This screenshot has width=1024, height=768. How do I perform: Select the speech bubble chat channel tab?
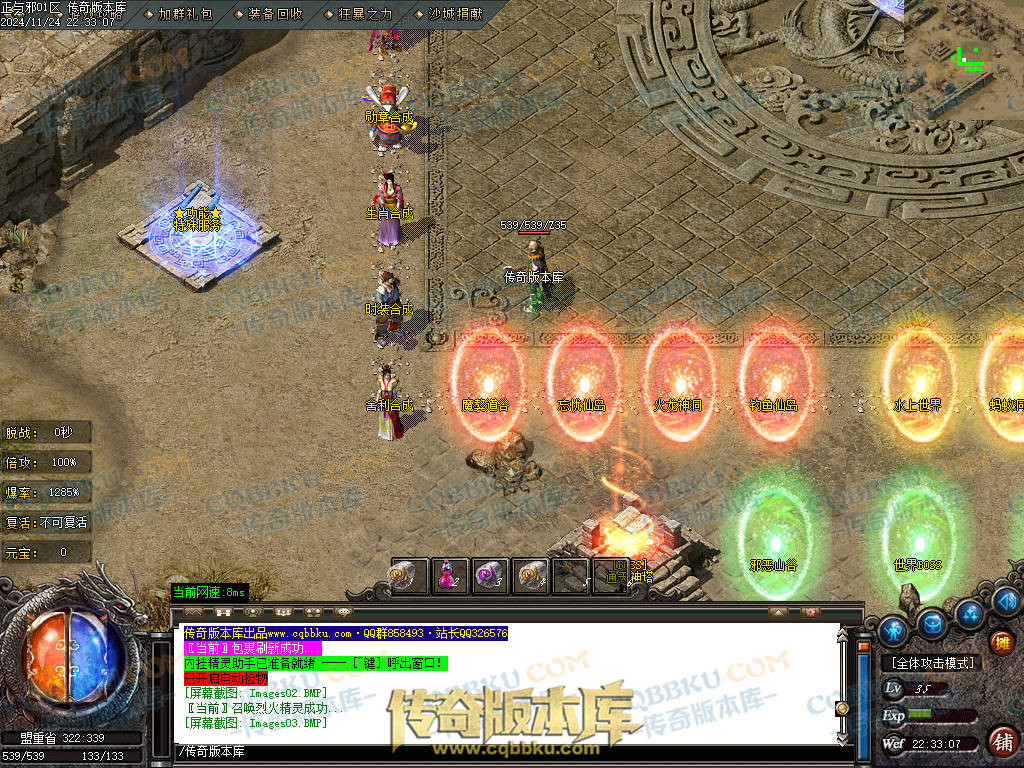[344, 611]
